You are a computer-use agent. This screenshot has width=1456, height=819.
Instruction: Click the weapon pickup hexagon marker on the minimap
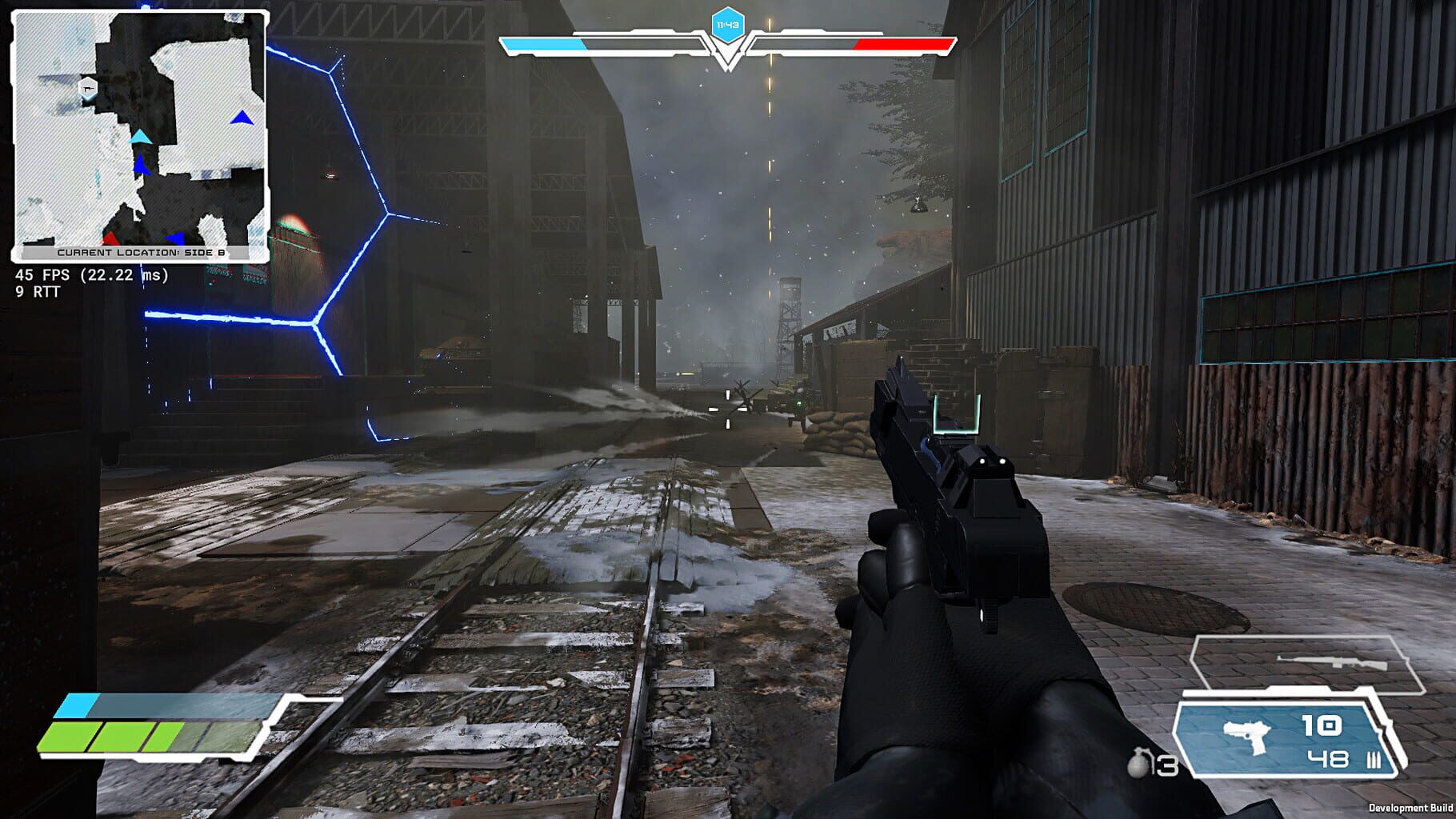pyautogui.click(x=88, y=88)
